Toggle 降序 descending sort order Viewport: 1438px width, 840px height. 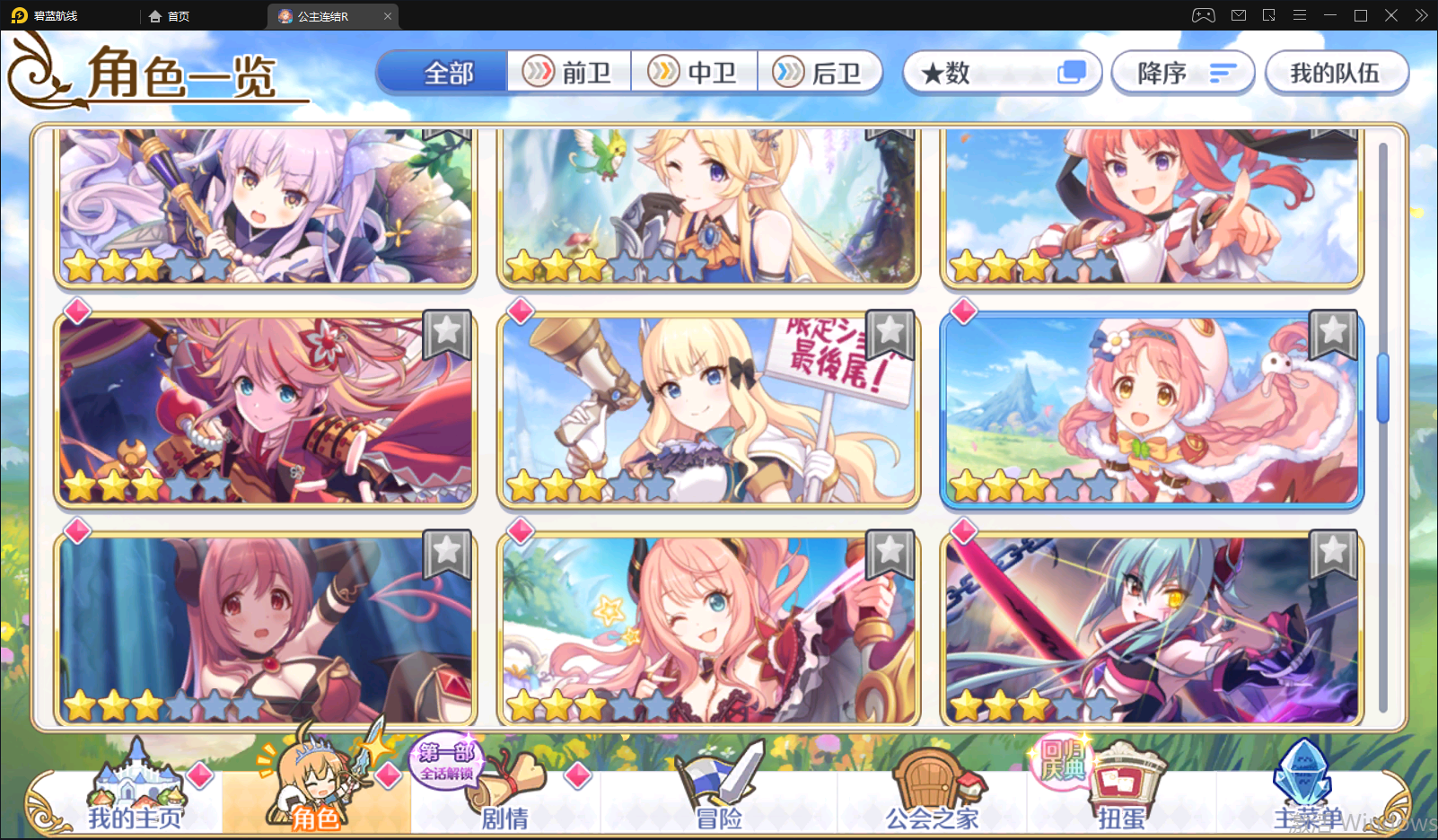point(1182,73)
